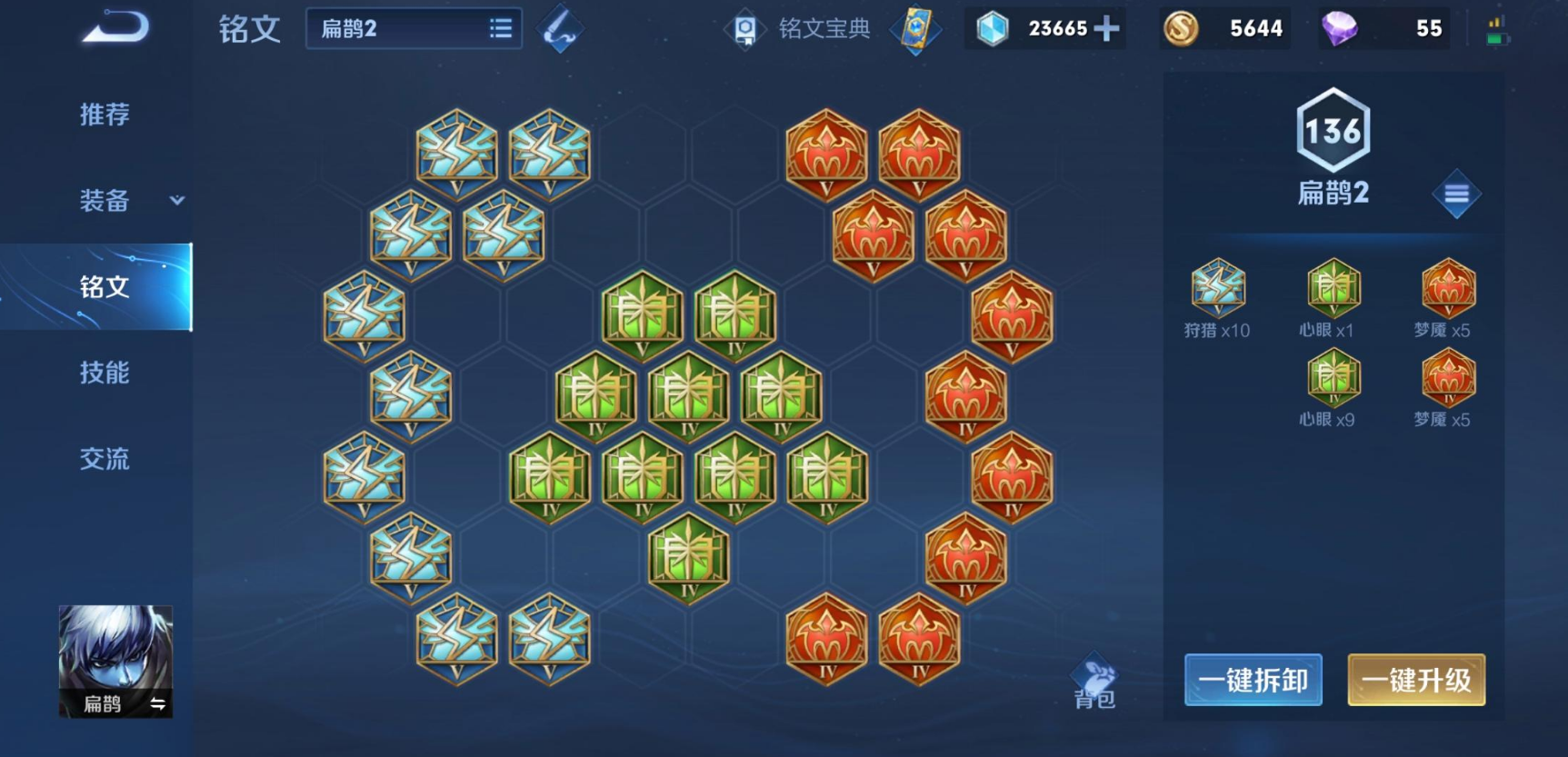
Task: Select the 心眼 x9 level IV rune
Action: [1333, 388]
